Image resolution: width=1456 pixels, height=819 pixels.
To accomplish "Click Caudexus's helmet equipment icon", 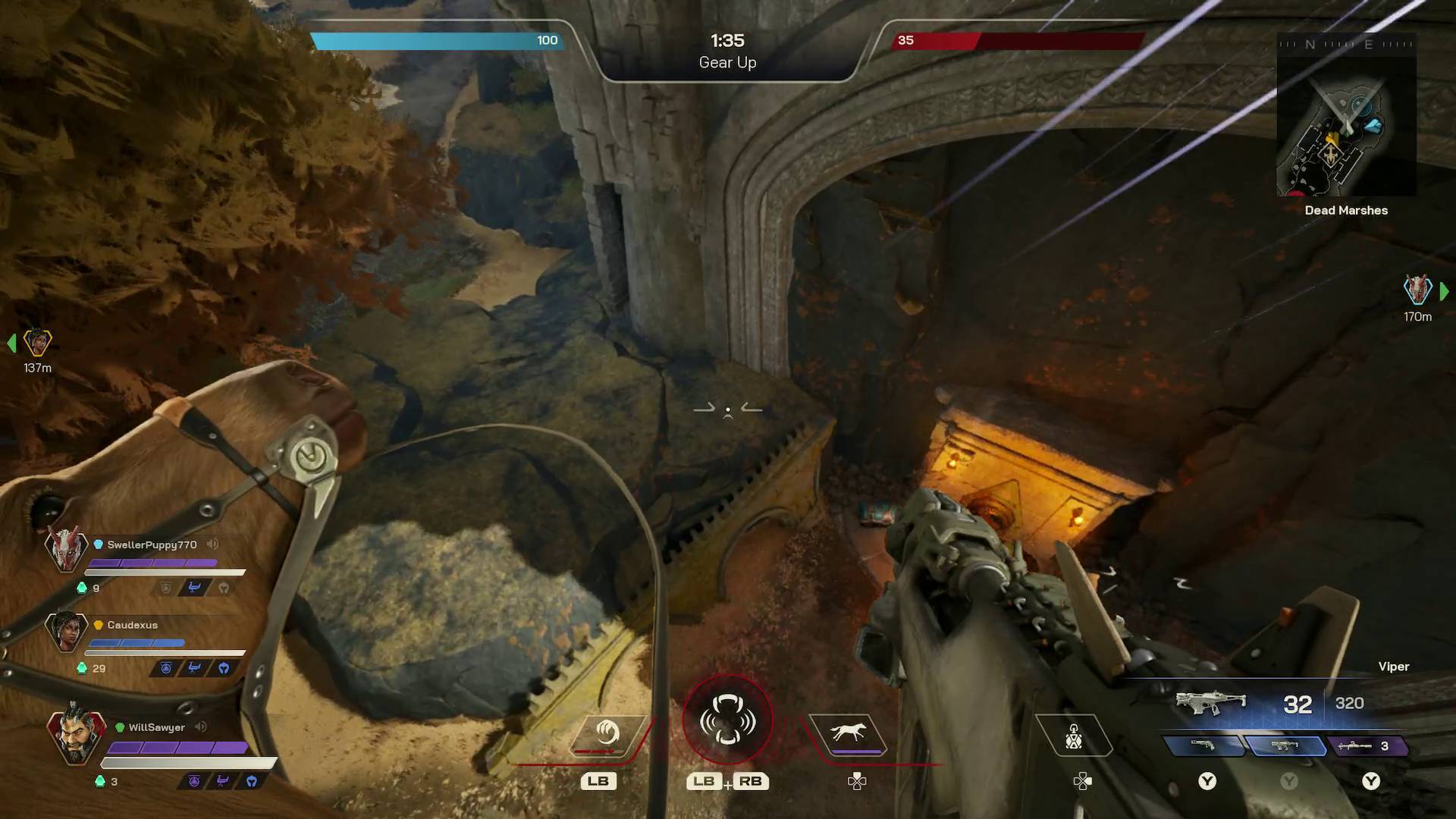I will pos(224,667).
